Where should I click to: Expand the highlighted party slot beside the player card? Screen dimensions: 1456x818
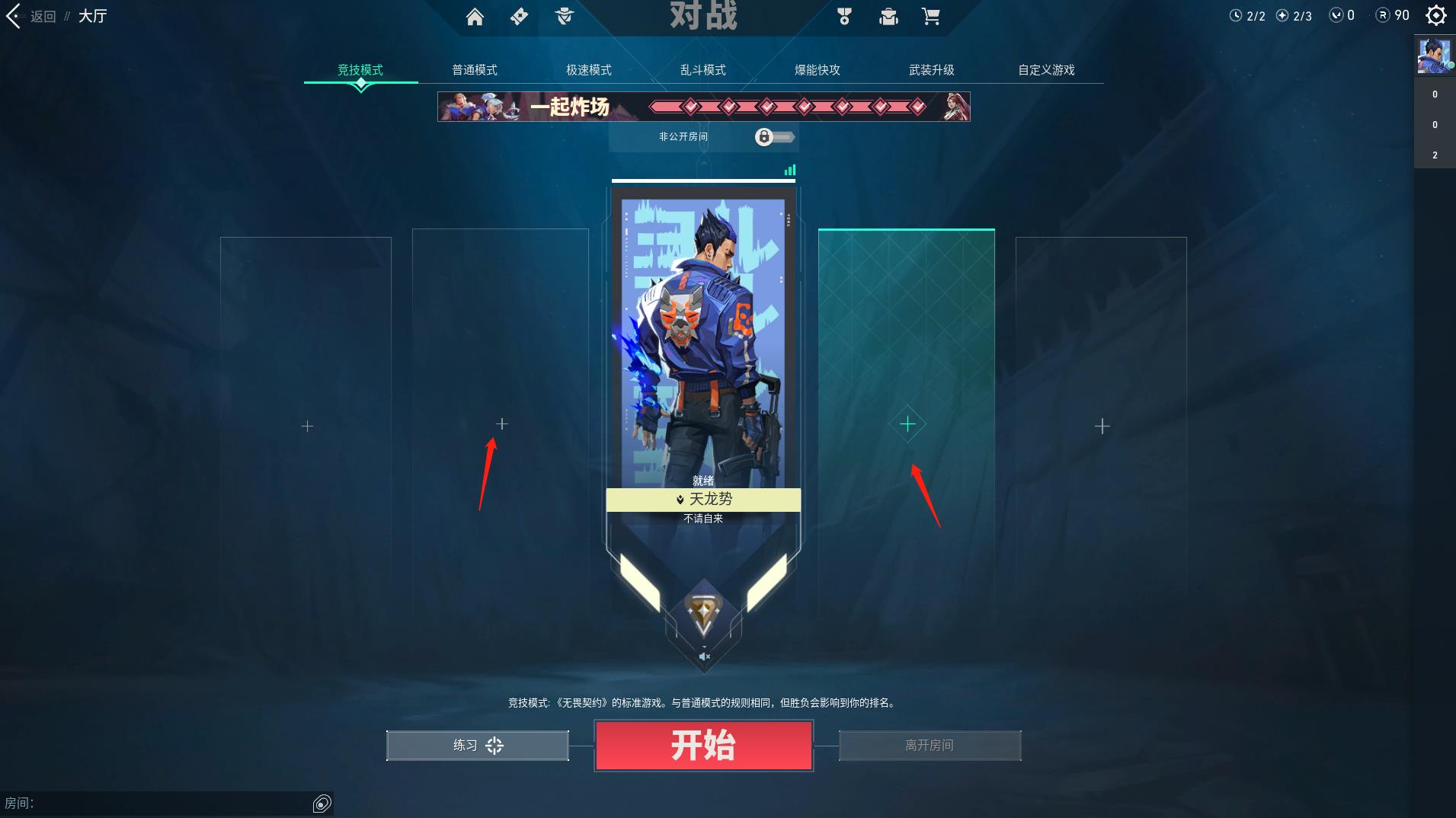click(x=907, y=424)
